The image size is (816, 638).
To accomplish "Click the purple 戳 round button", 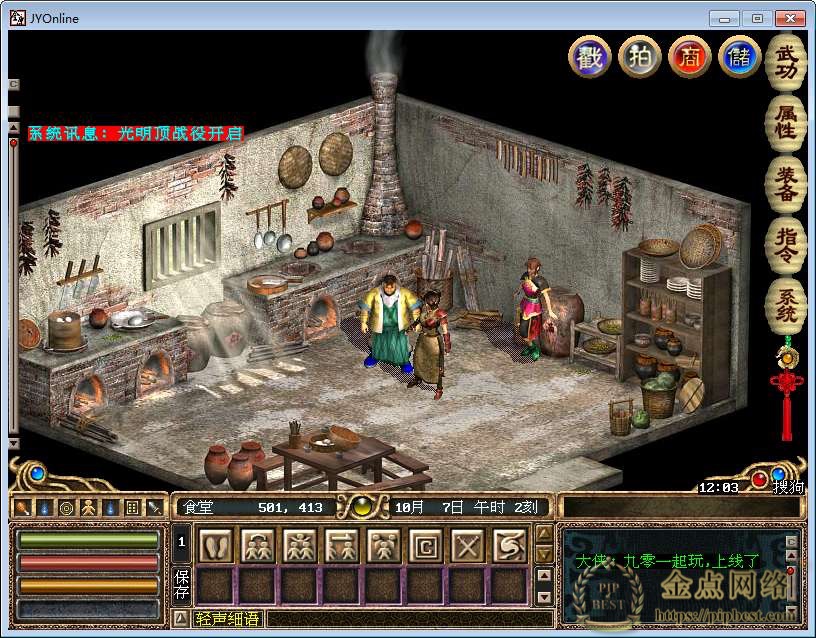I will (589, 56).
